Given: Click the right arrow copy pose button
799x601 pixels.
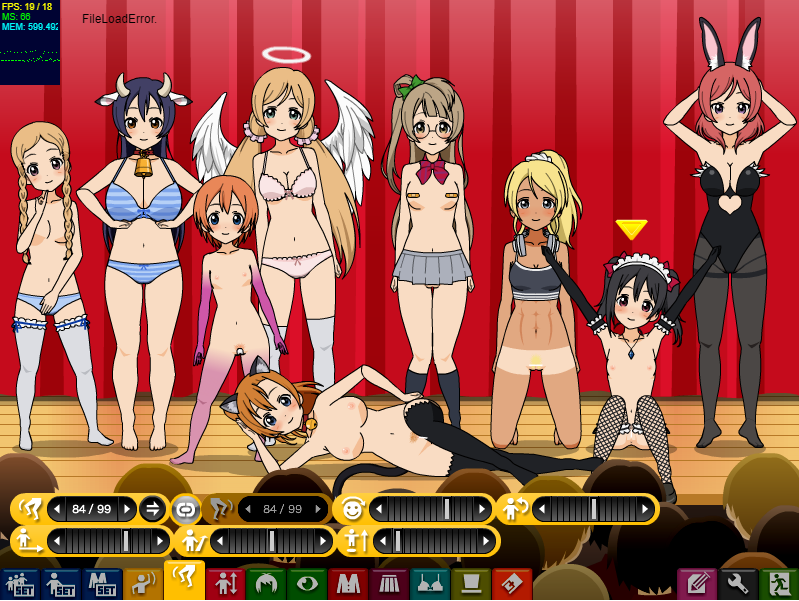Looking at the screenshot, I should point(152,509).
